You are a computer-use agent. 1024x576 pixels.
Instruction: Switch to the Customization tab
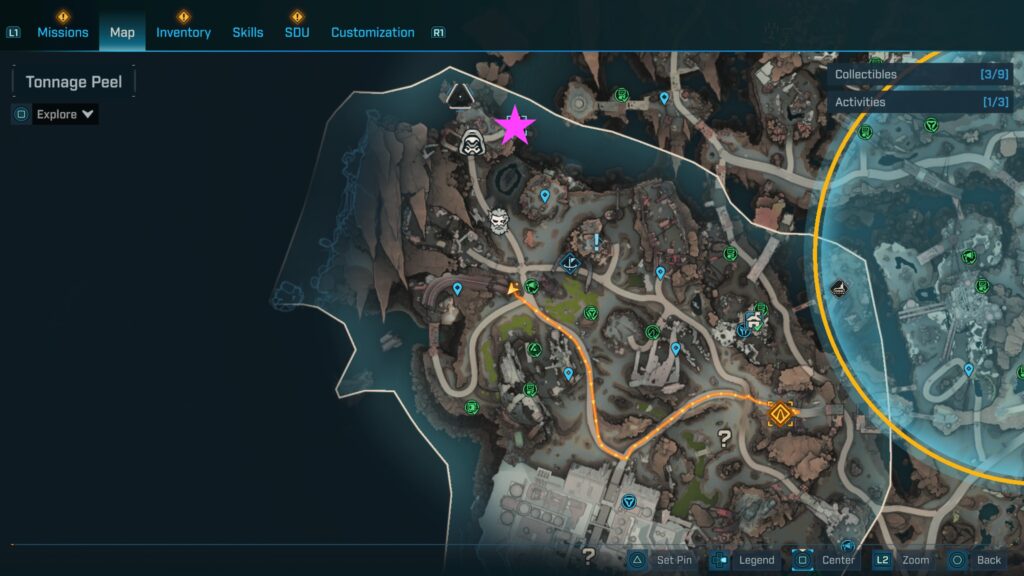(372, 32)
